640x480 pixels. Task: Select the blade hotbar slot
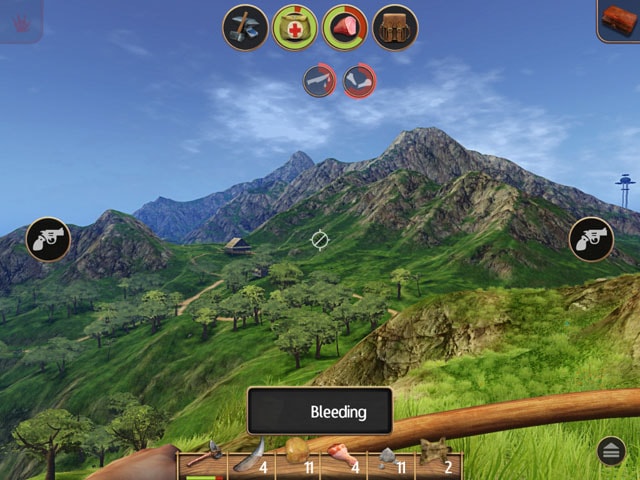pos(248,457)
